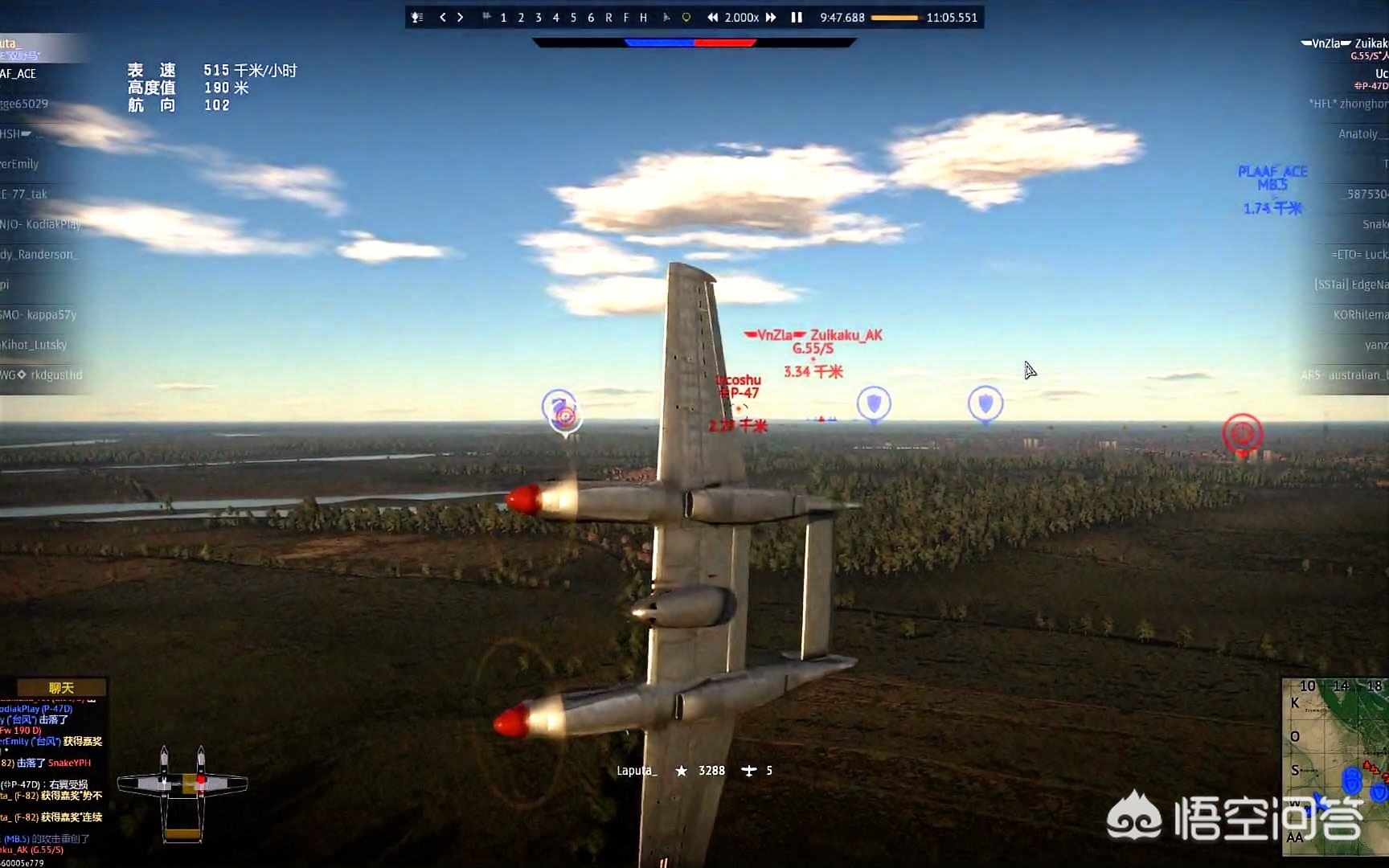Pause the replay playback

click(797, 17)
